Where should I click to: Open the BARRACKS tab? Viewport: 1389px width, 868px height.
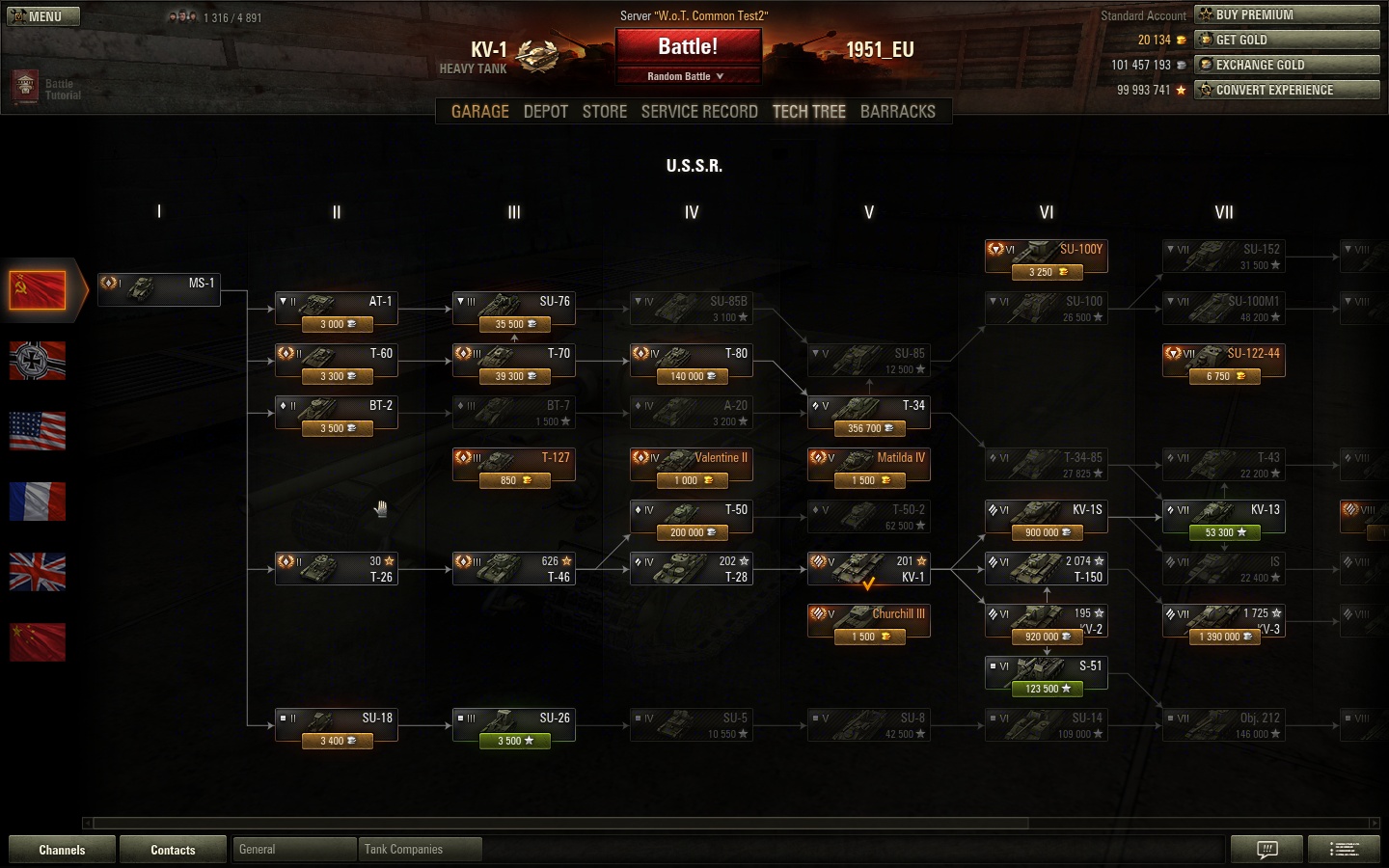(897, 112)
